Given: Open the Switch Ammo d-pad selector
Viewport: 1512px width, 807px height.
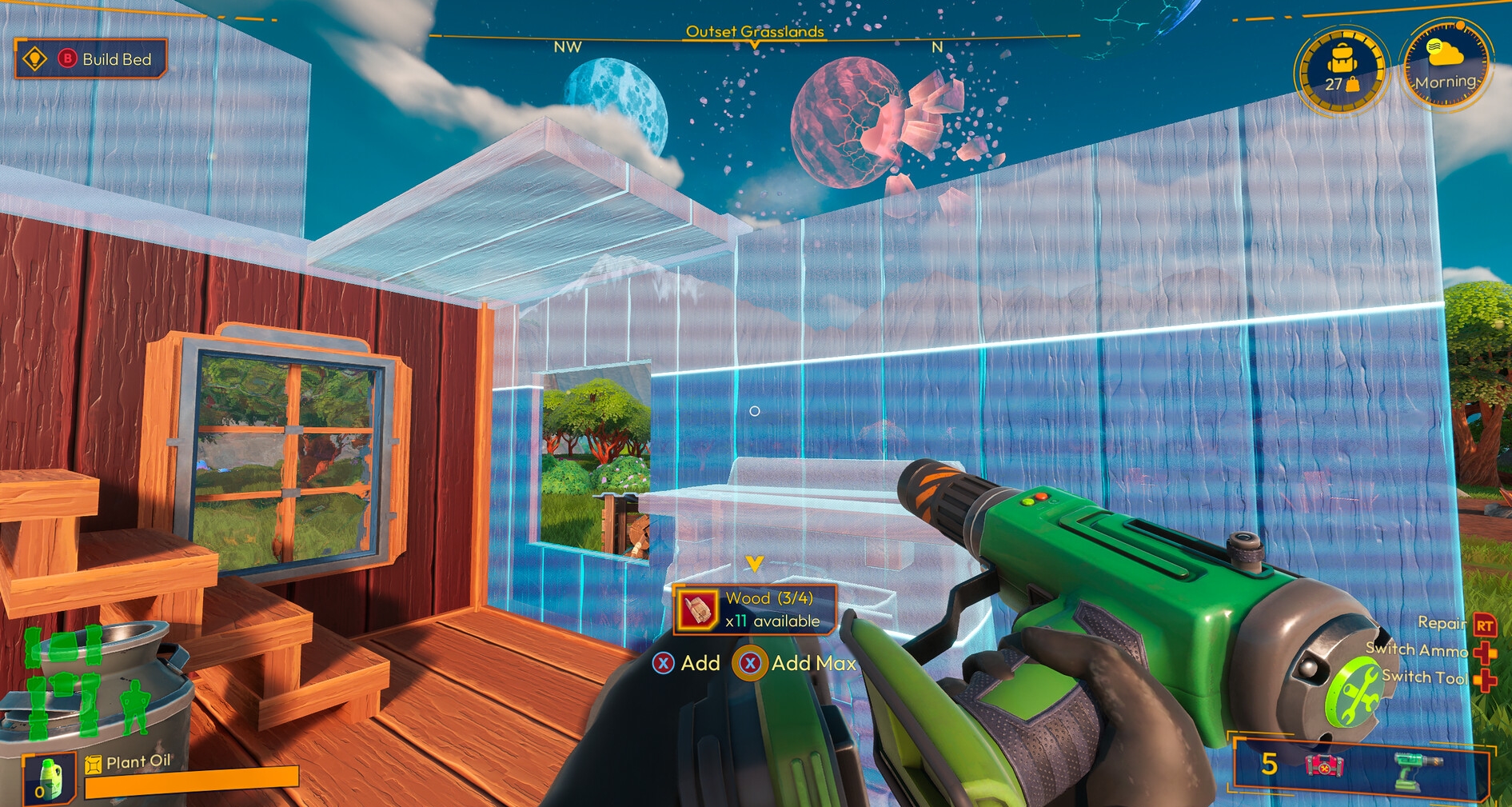Looking at the screenshot, I should pyautogui.click(x=1485, y=651).
